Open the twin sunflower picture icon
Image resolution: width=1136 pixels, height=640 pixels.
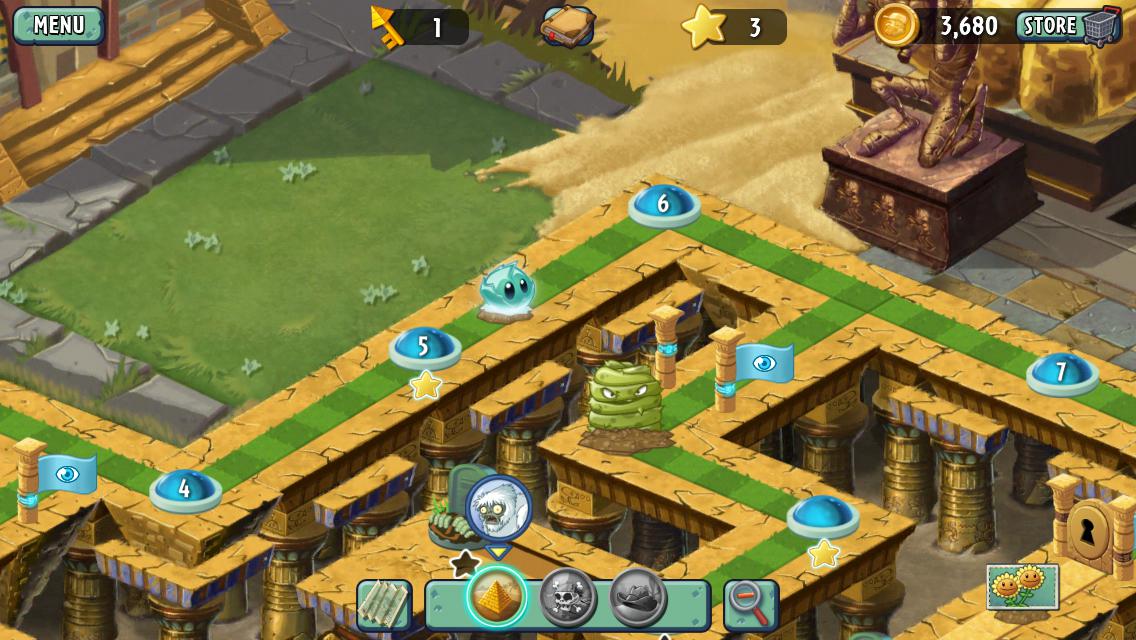coord(1022,587)
